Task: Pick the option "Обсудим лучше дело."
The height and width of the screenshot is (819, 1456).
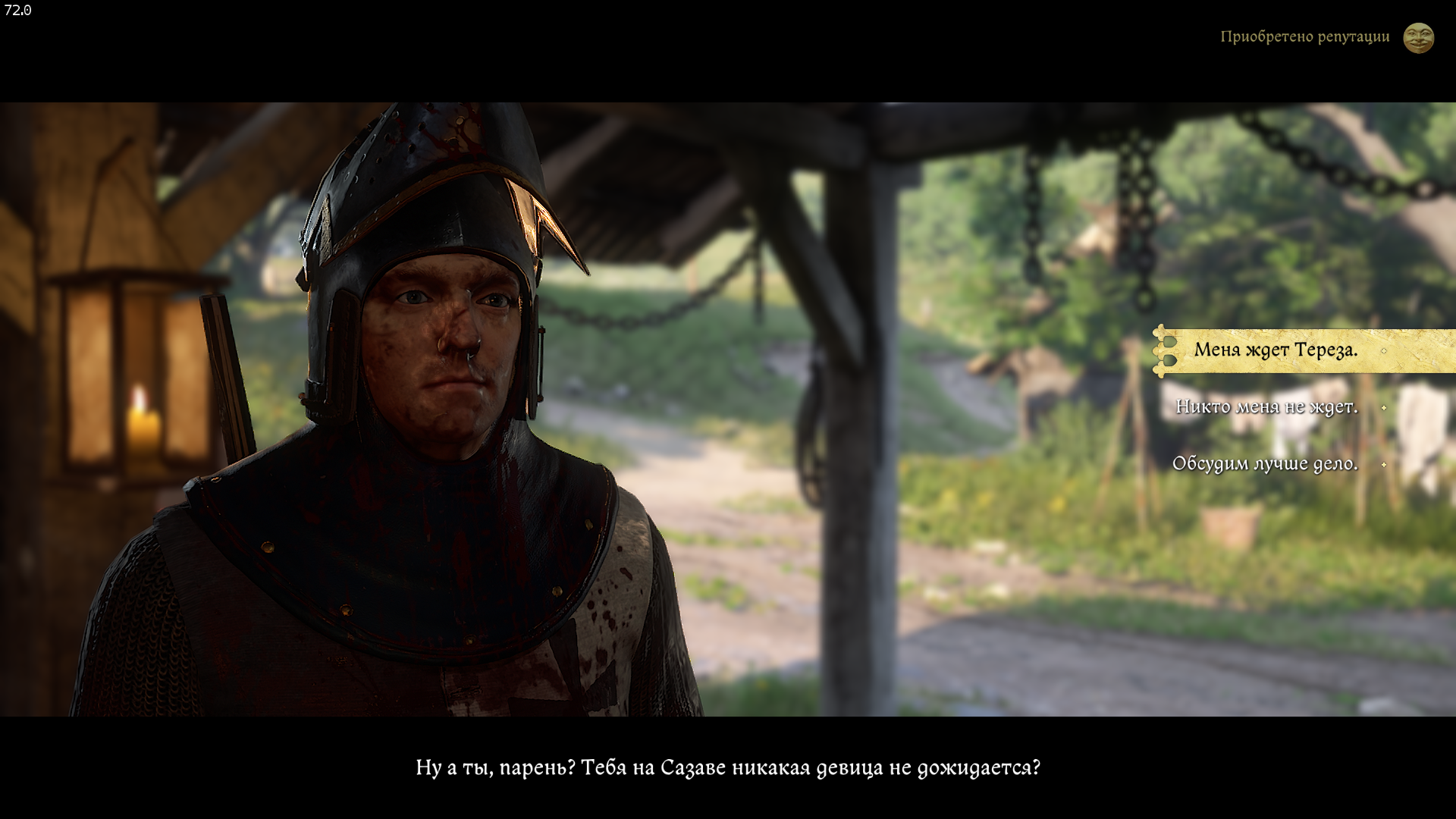Action: pos(1264,464)
